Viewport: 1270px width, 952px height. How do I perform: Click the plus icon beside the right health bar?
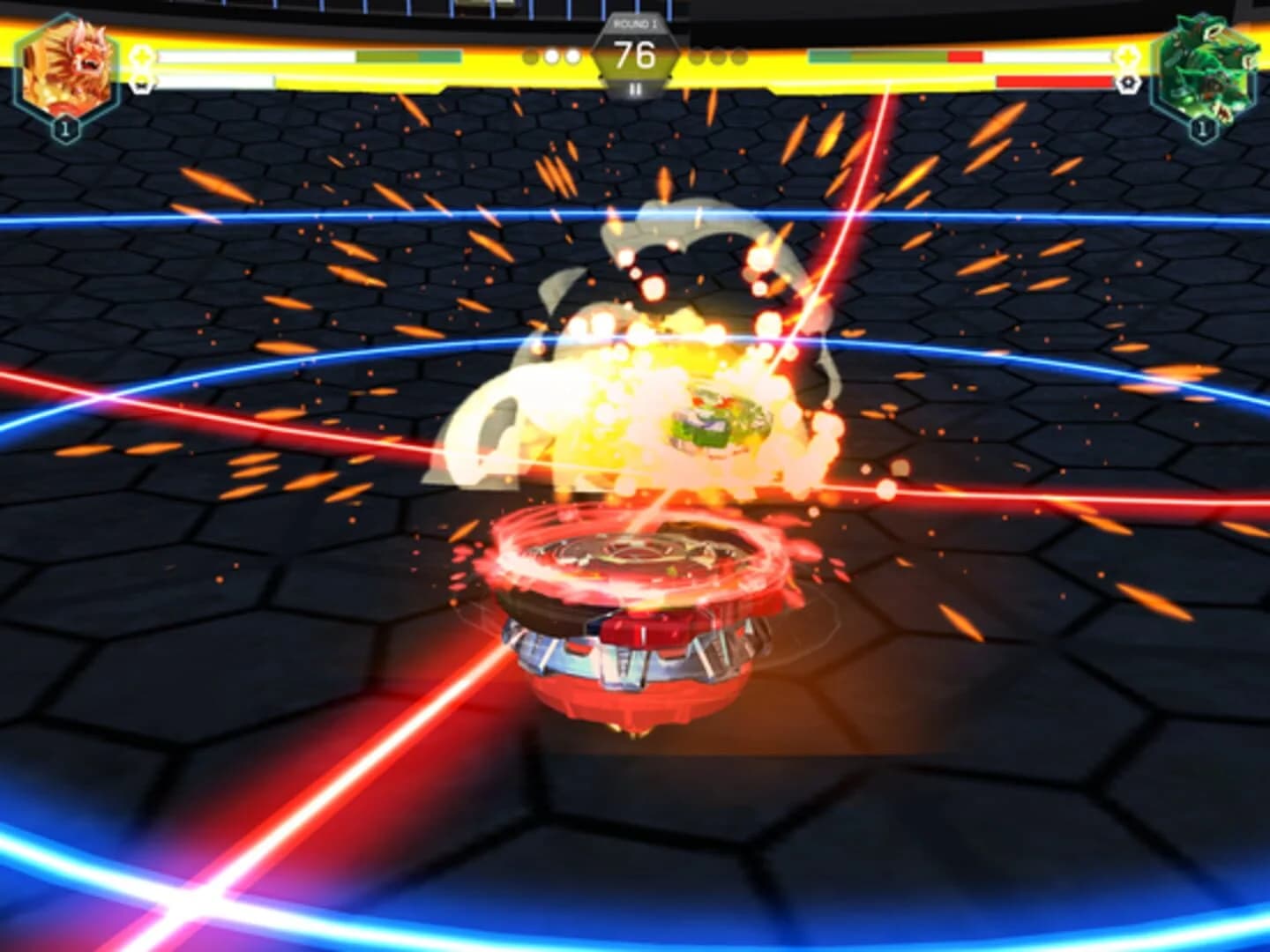pos(1128,57)
